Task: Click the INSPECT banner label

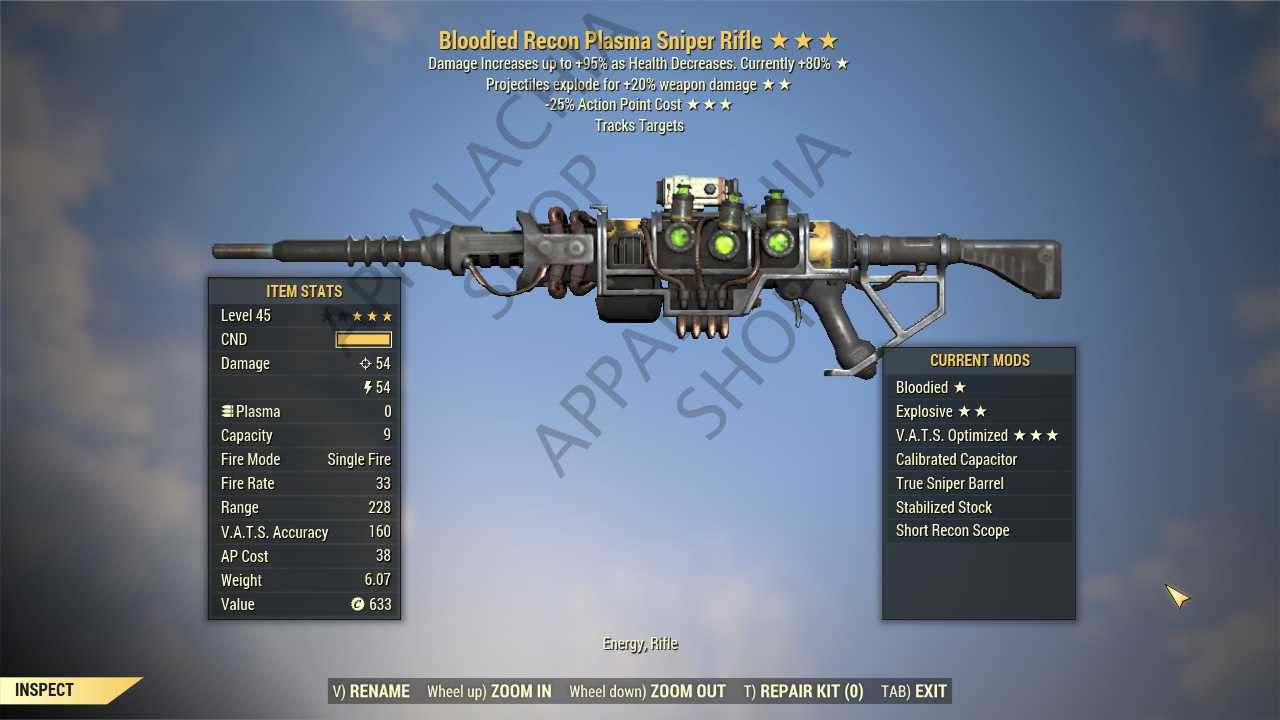Action: [42, 689]
